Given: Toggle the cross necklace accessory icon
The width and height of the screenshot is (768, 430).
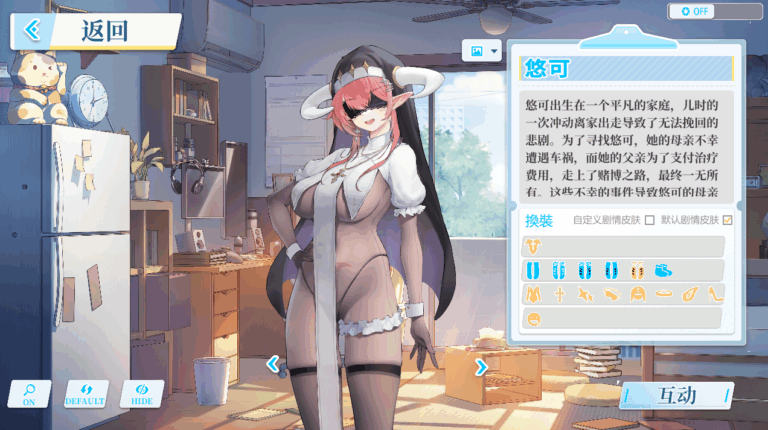Looking at the screenshot, I should pyautogui.click(x=560, y=295).
